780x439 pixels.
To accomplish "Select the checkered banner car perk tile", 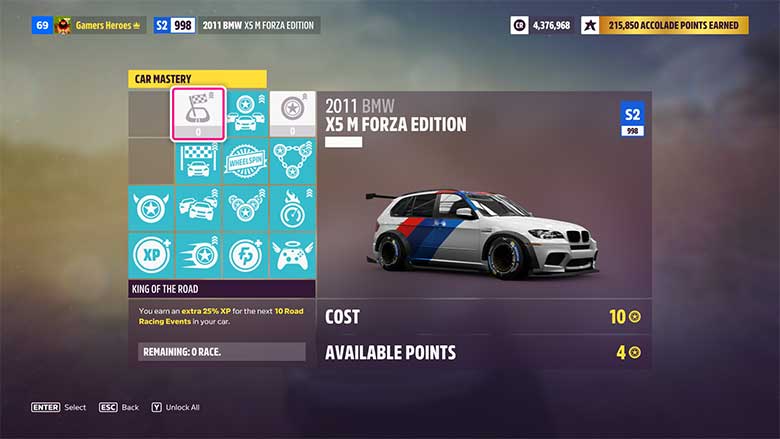I will tap(198, 161).
